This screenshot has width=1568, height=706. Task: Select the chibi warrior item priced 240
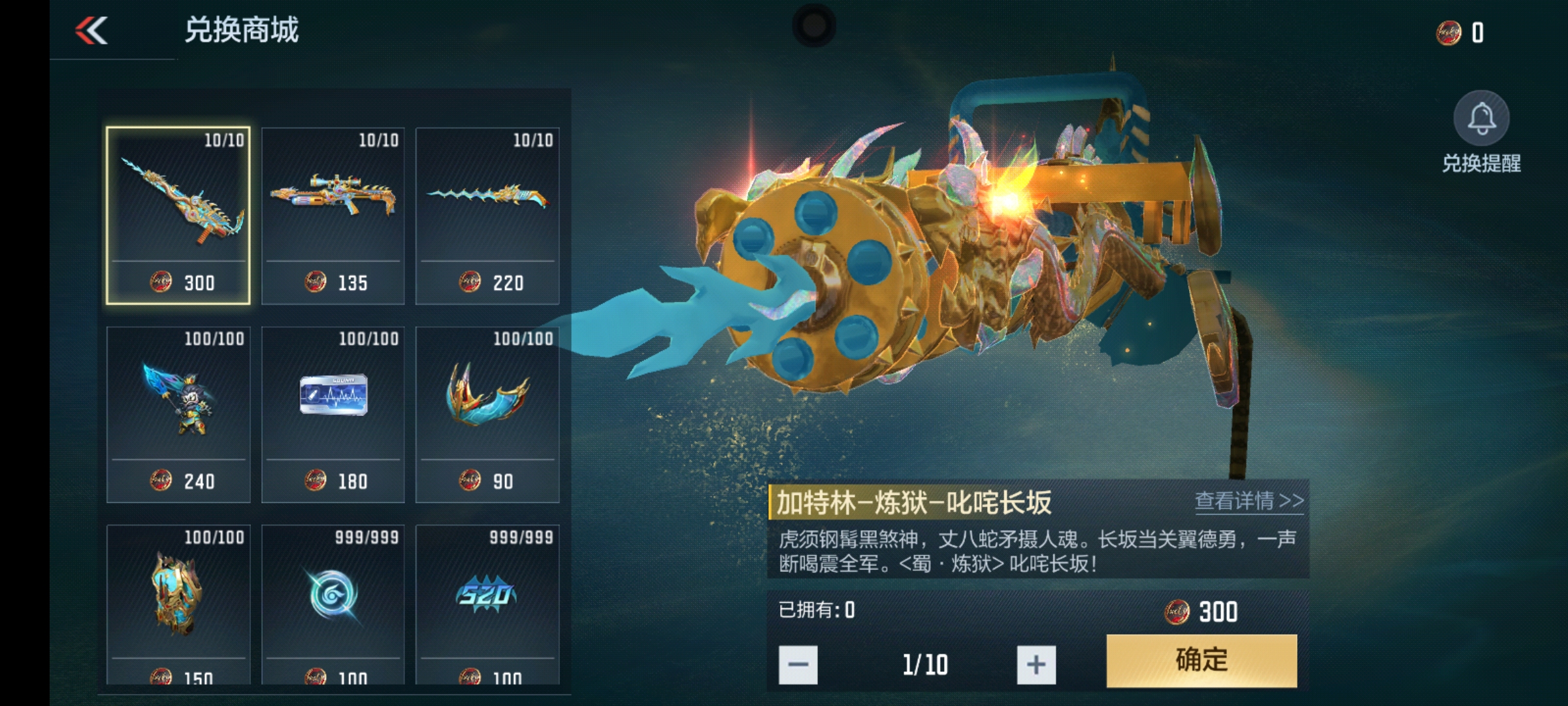178,414
